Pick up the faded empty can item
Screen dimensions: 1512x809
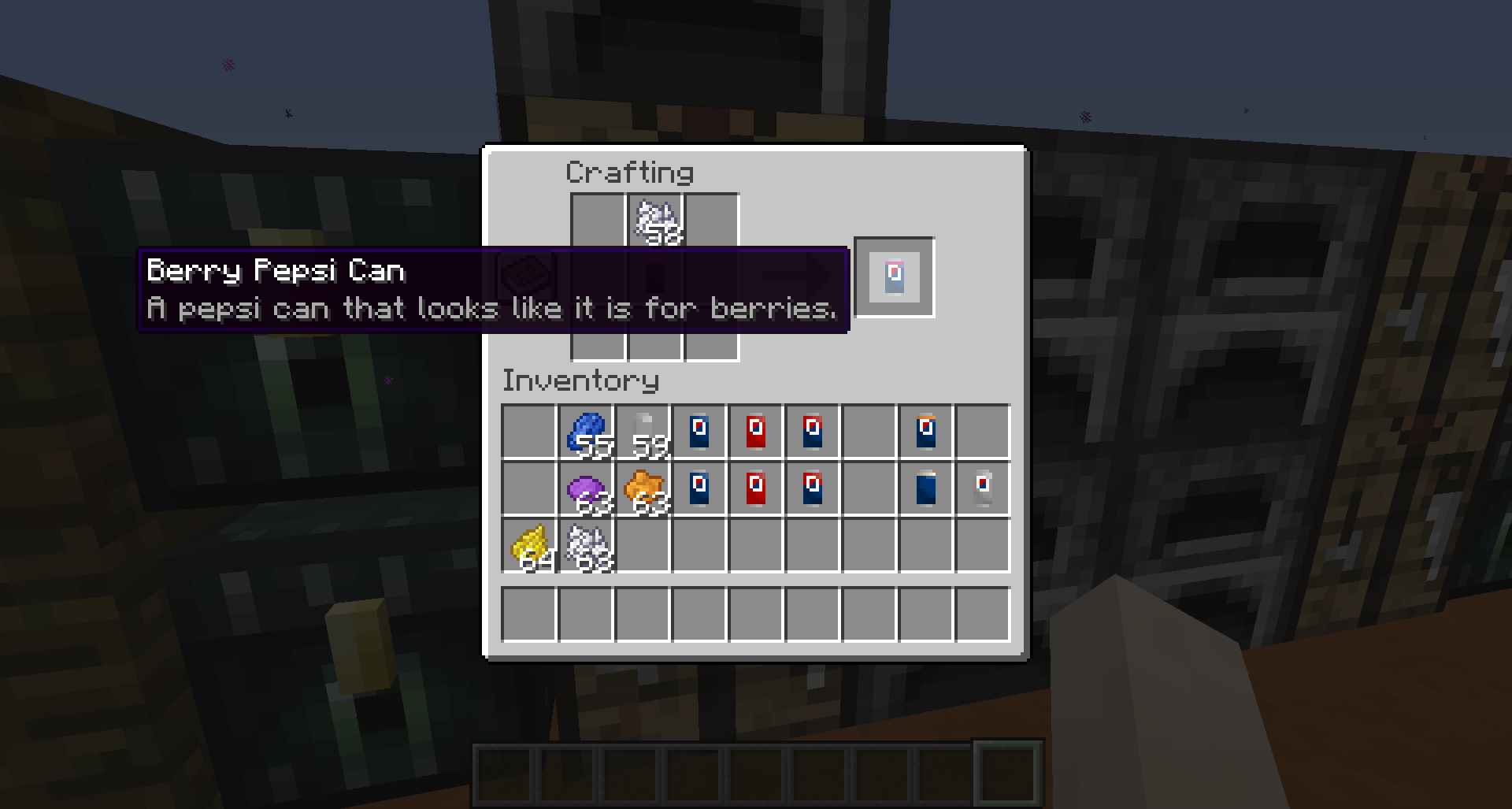[983, 488]
